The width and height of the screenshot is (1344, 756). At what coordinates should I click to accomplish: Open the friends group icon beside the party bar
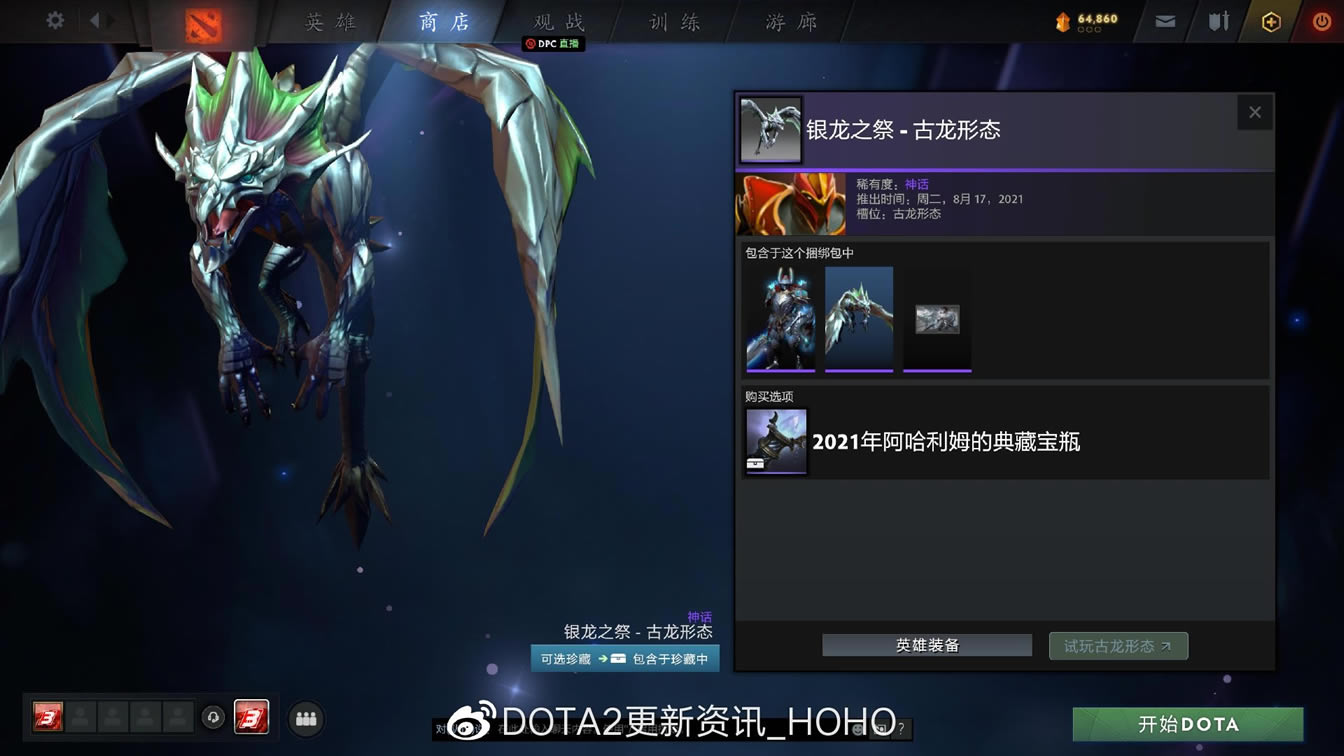click(x=306, y=719)
